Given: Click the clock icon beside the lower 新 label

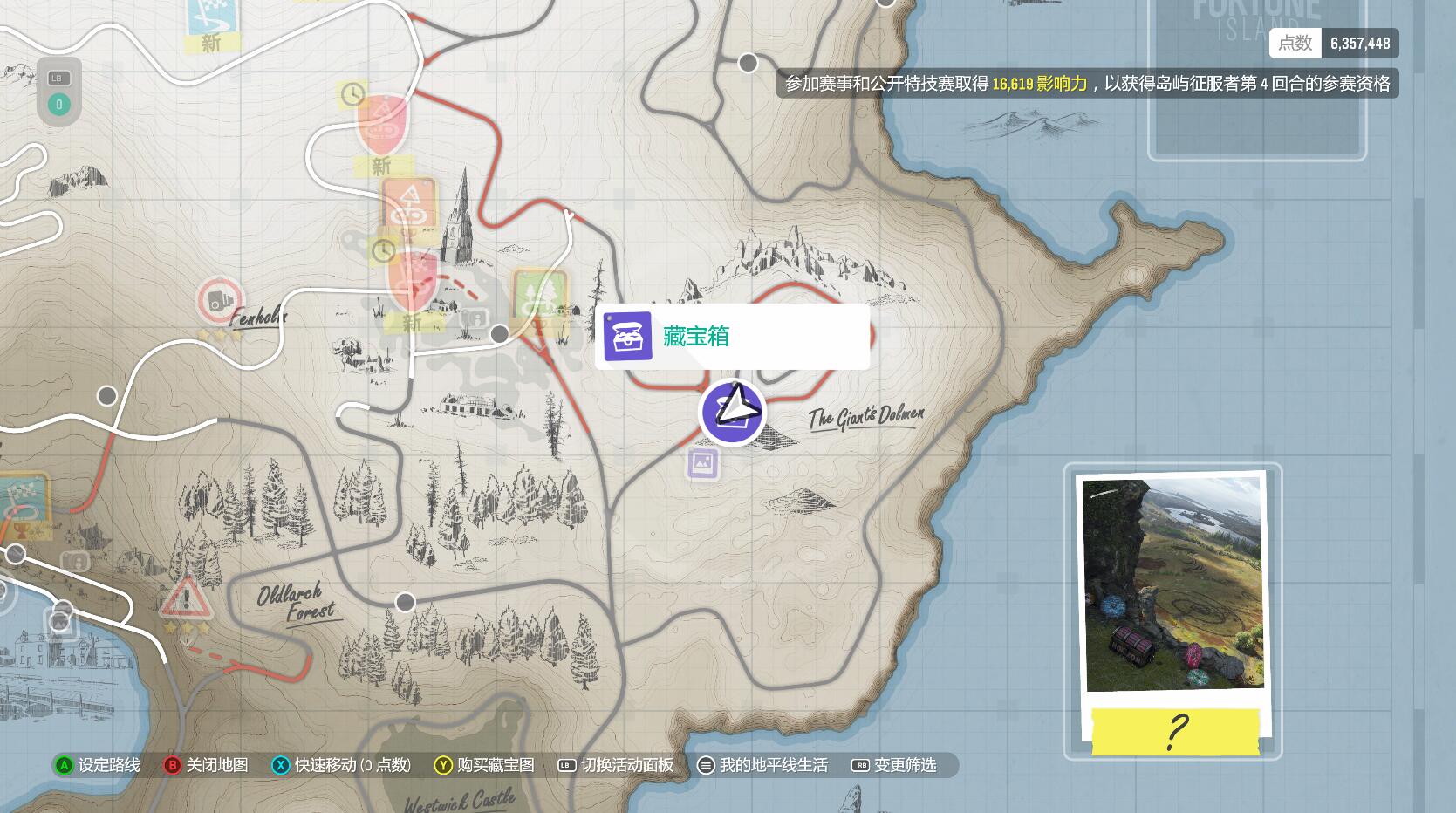Looking at the screenshot, I should pyautogui.click(x=384, y=252).
